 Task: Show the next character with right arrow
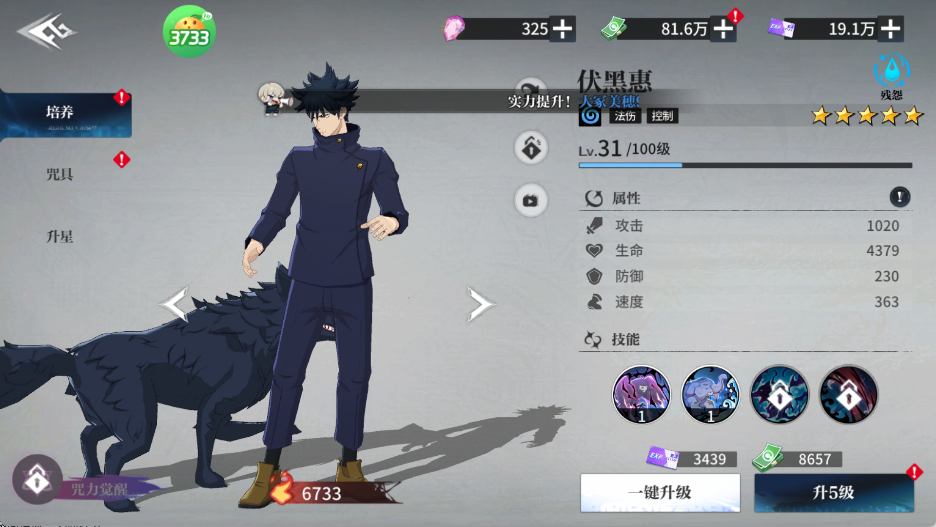click(x=480, y=305)
